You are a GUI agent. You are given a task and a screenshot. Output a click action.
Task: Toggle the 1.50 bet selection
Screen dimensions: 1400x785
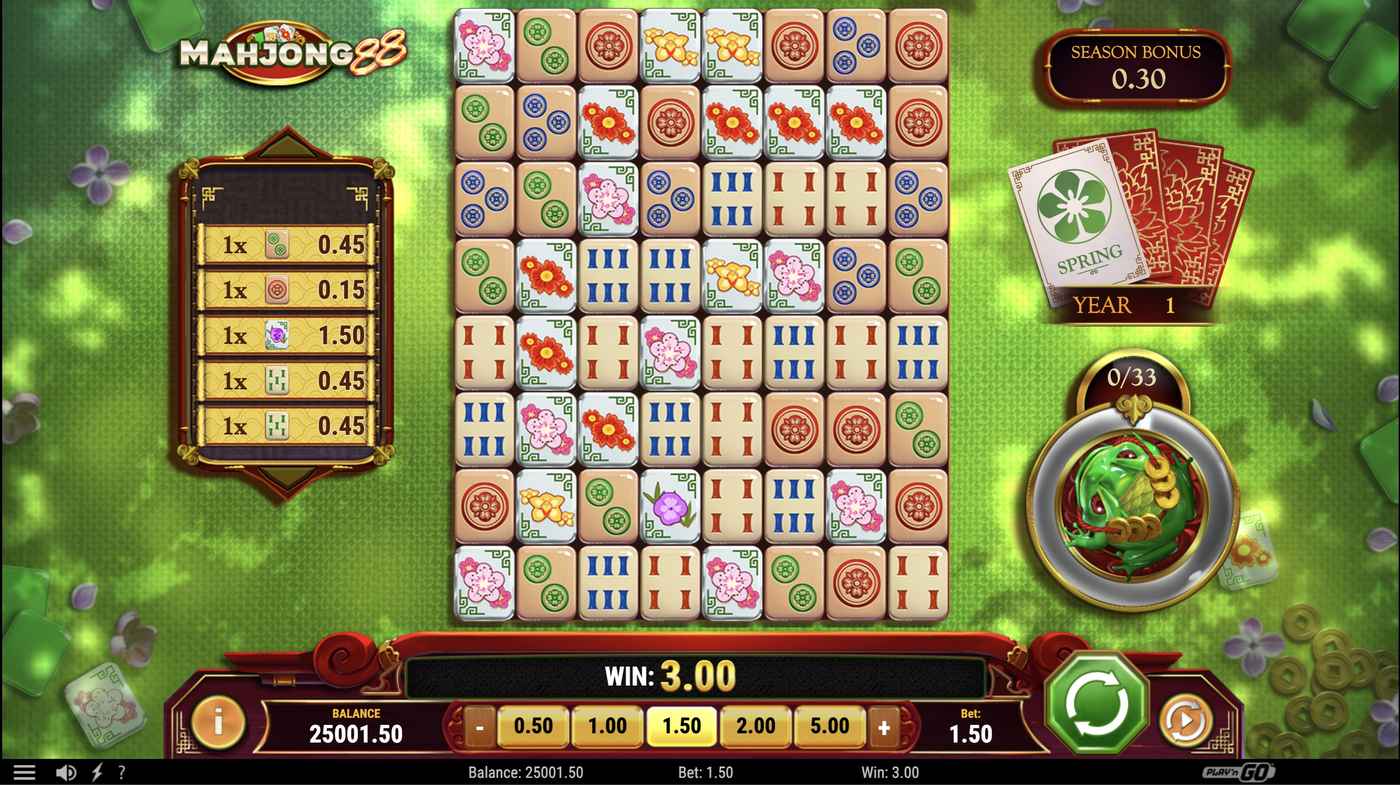coord(681,725)
